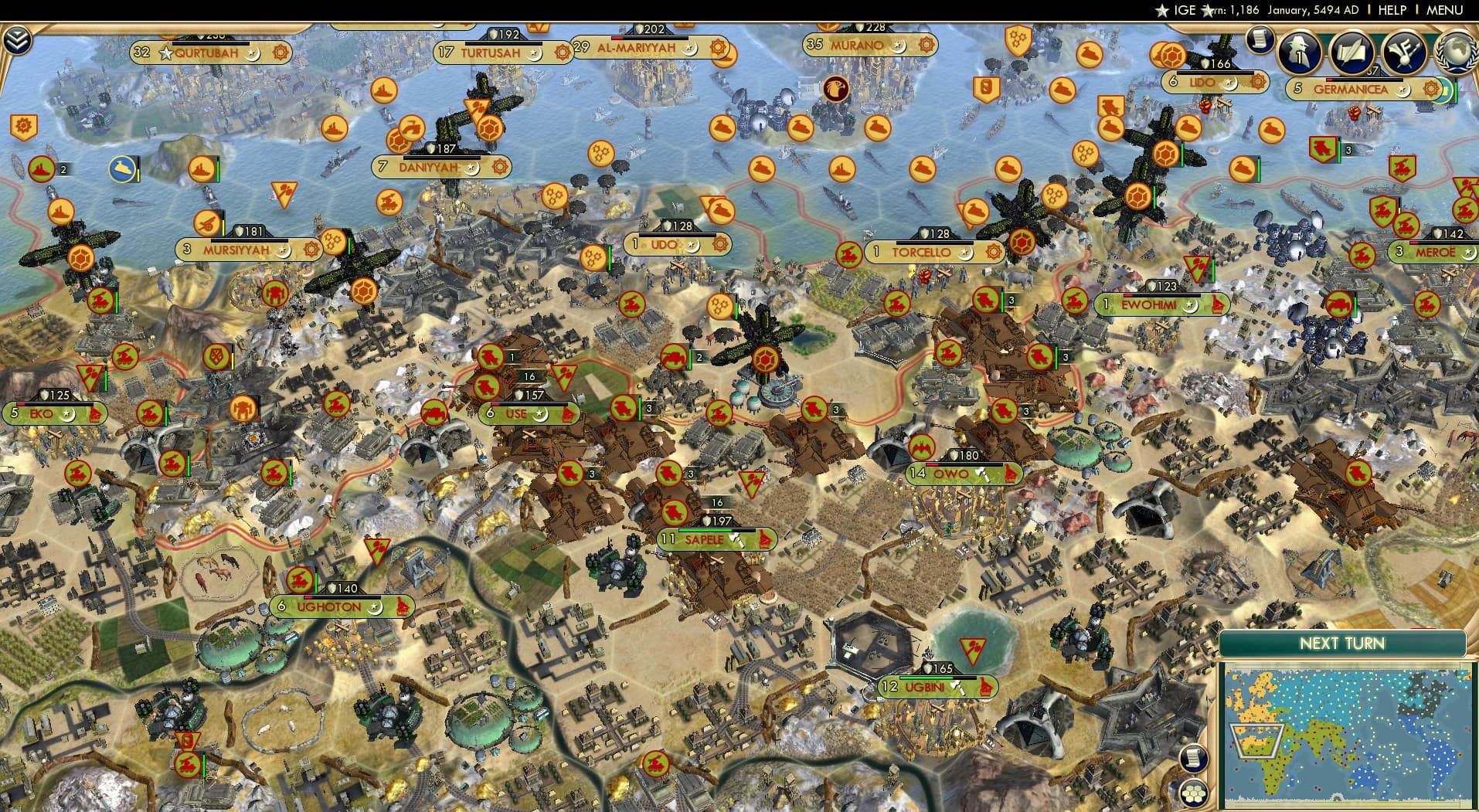1479x812 pixels.
Task: Click the IGE star in the top bar
Action: [1161, 10]
